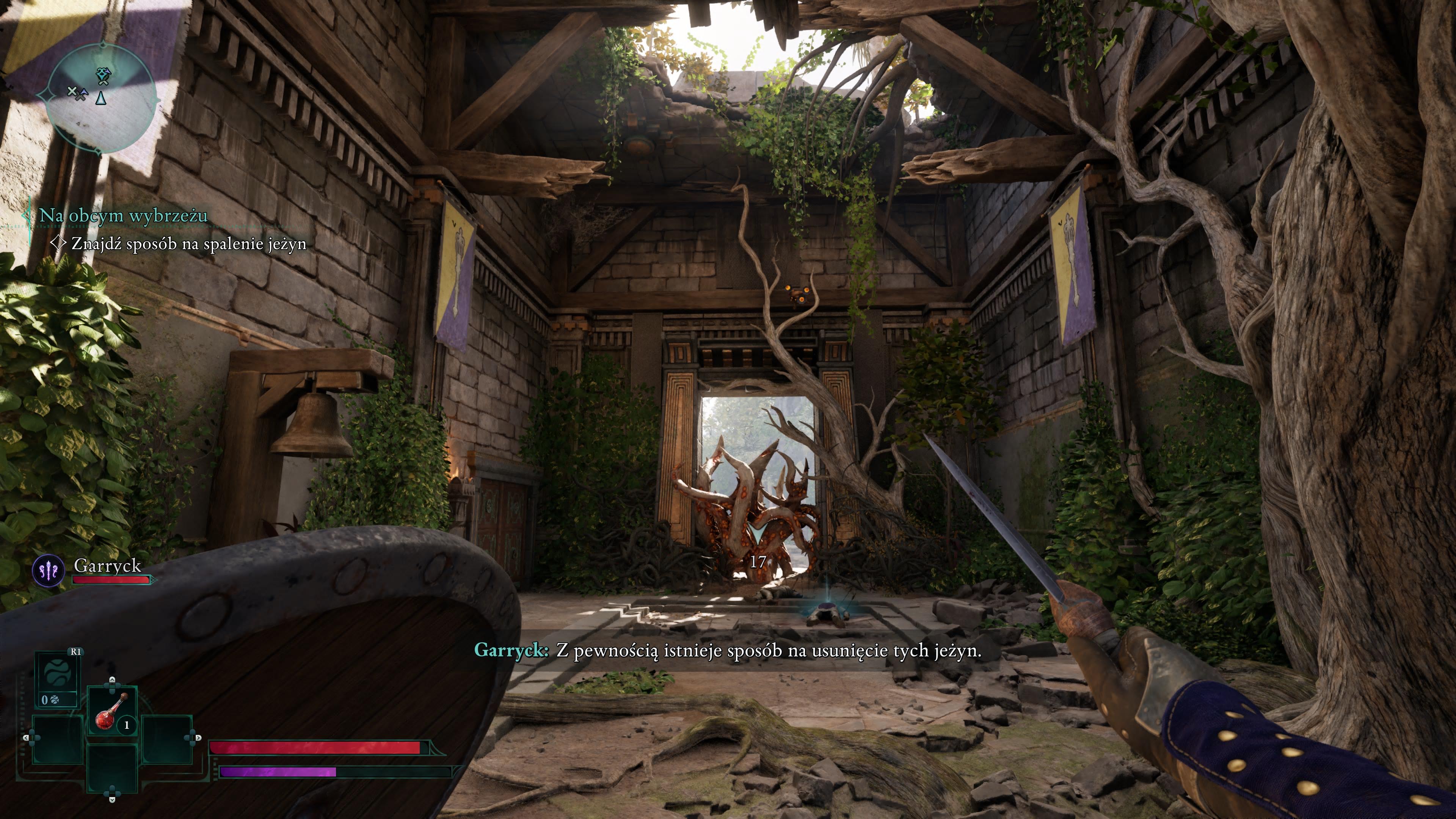Click the compass icon atop the minimap
This screenshot has width=1456, height=819.
[104, 45]
